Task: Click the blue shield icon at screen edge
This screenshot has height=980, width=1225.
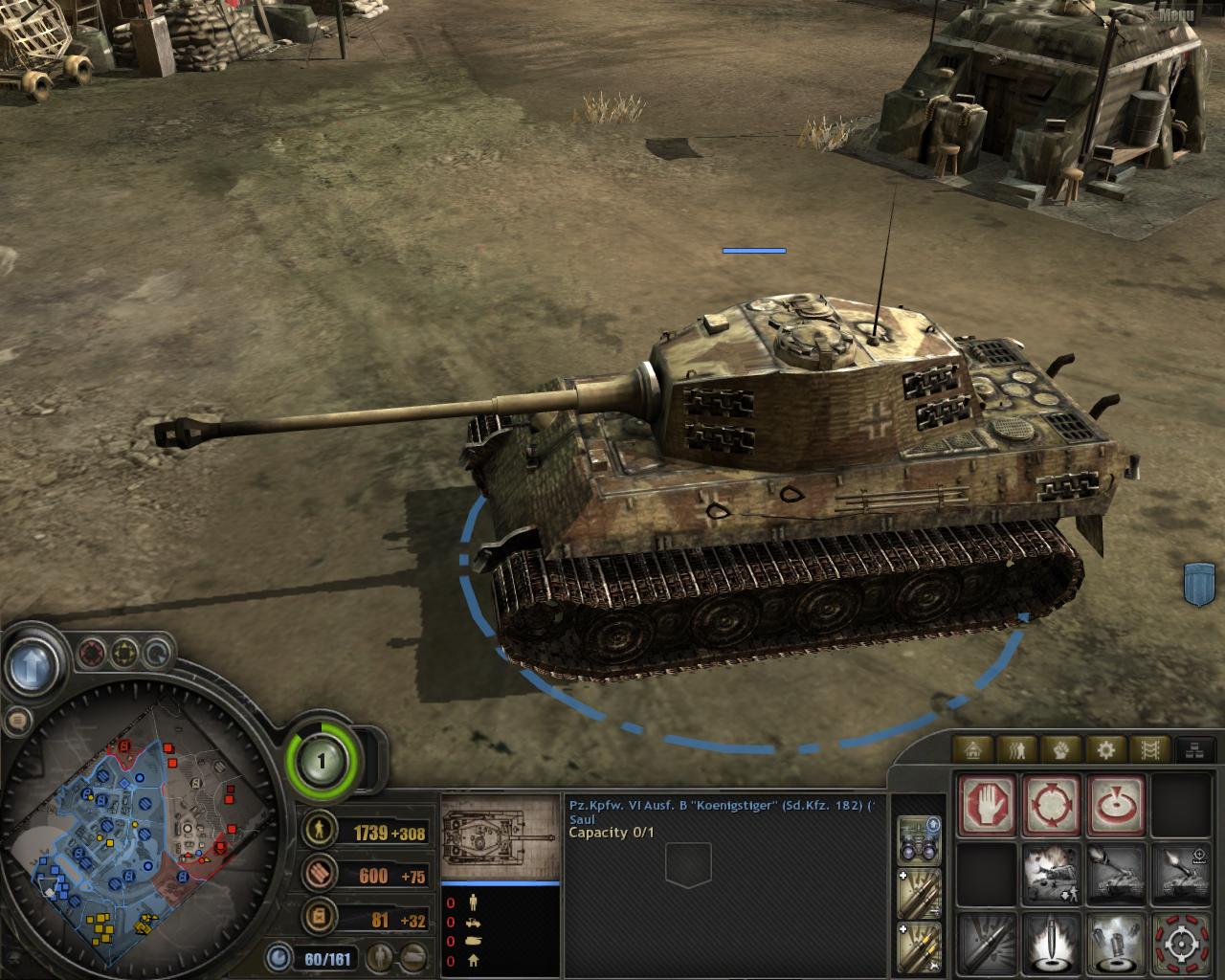Action: point(1199,583)
